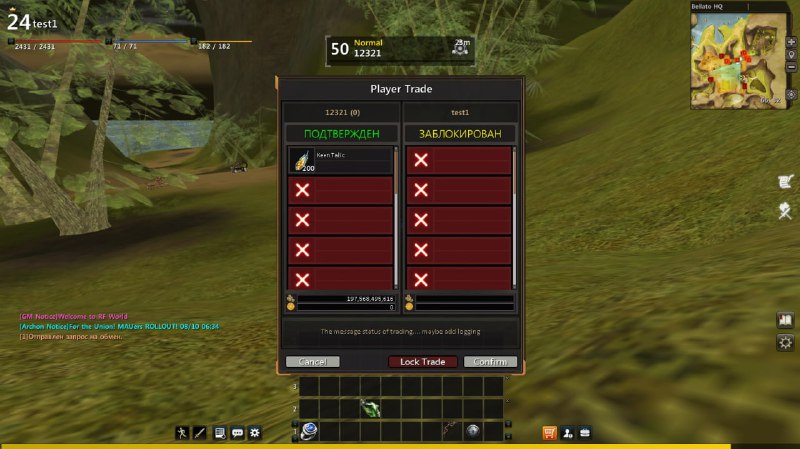The width and height of the screenshot is (800, 449).
Task: Select the green item in hotbar row 2
Action: pos(369,408)
